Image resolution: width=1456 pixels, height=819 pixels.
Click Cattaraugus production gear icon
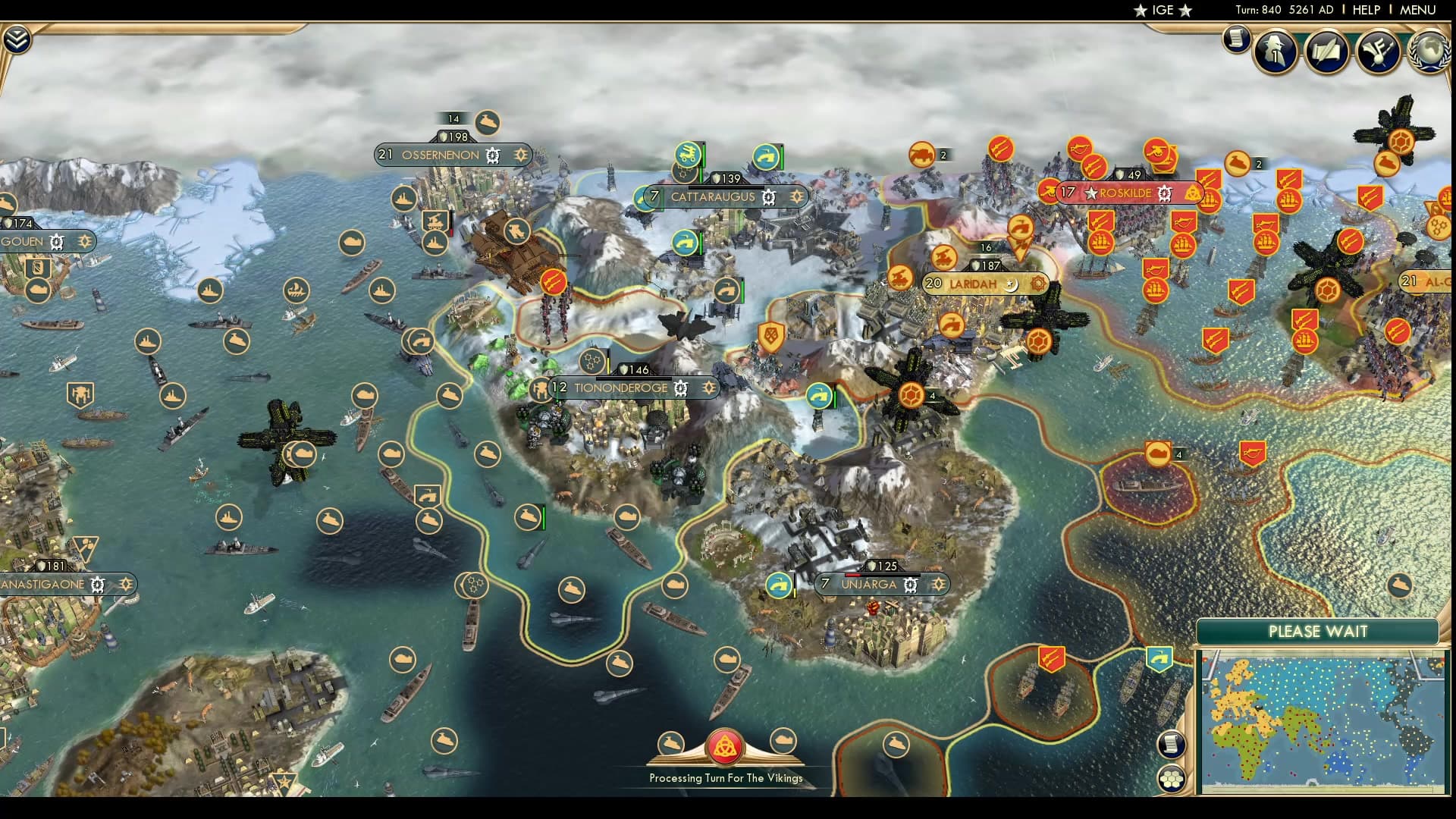[x=769, y=196]
